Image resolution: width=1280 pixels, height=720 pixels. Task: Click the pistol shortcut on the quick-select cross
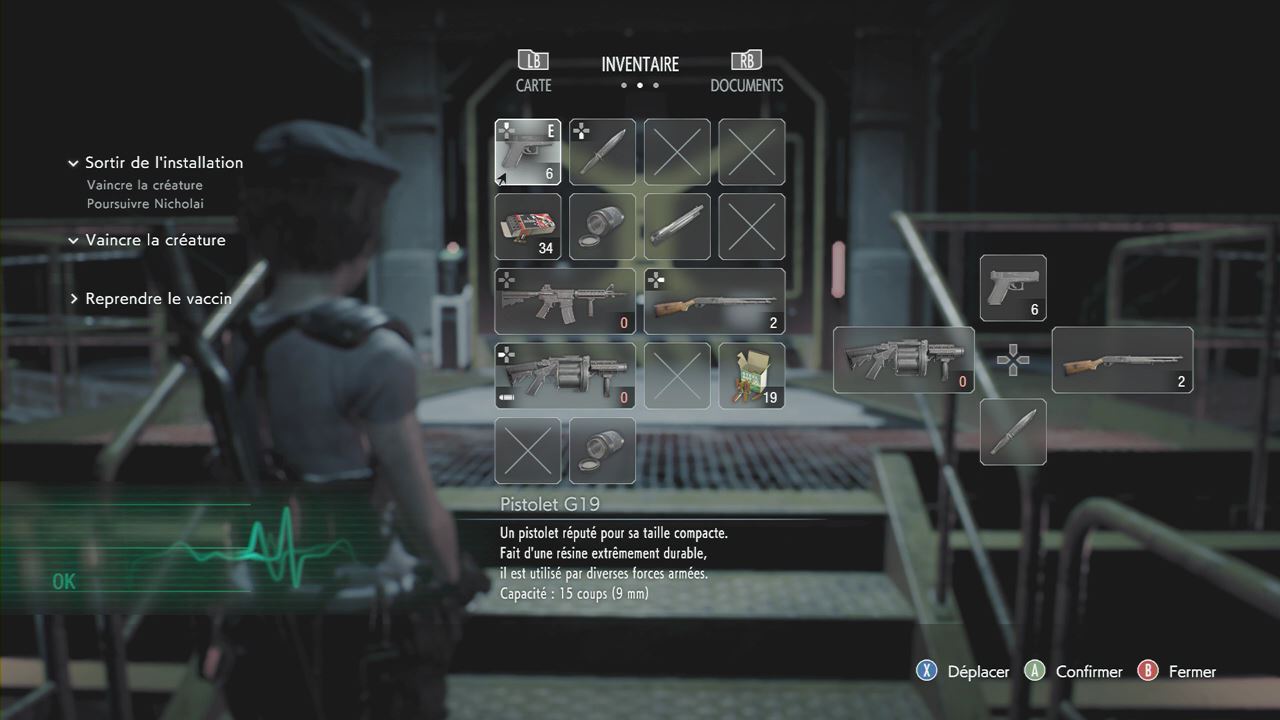pos(1013,288)
